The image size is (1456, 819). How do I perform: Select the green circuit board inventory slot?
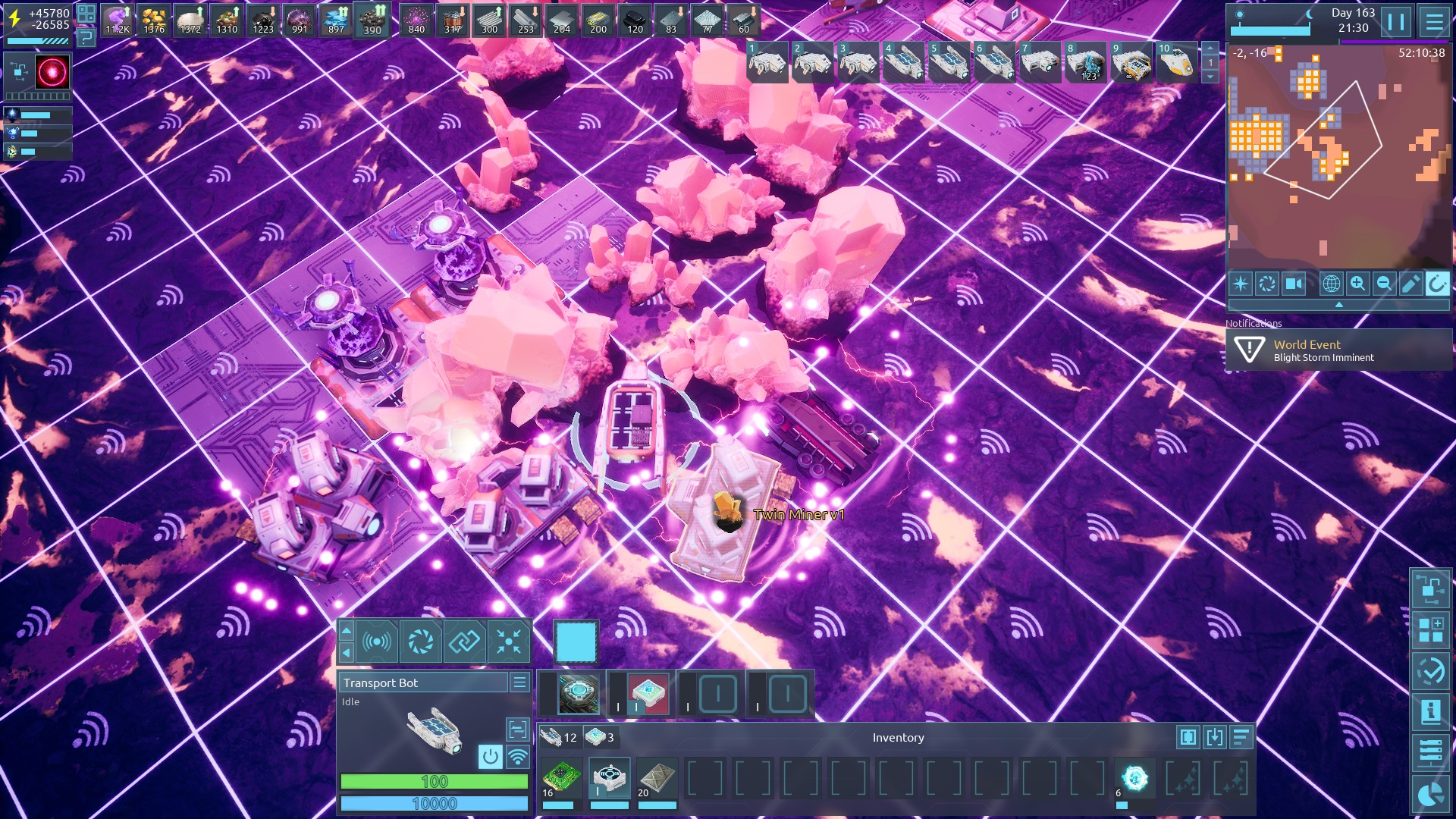tap(561, 778)
